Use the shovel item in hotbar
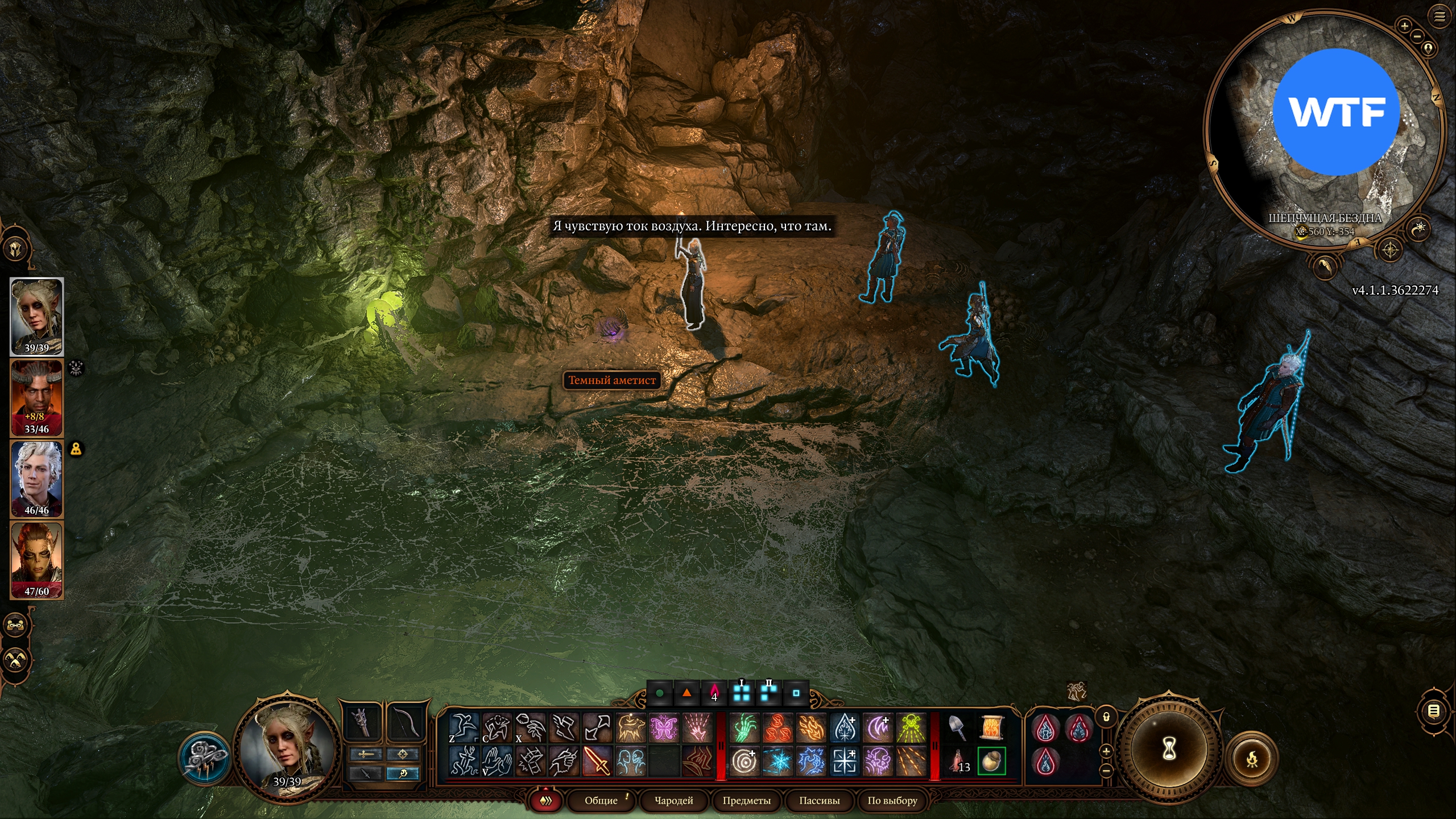 (958, 728)
